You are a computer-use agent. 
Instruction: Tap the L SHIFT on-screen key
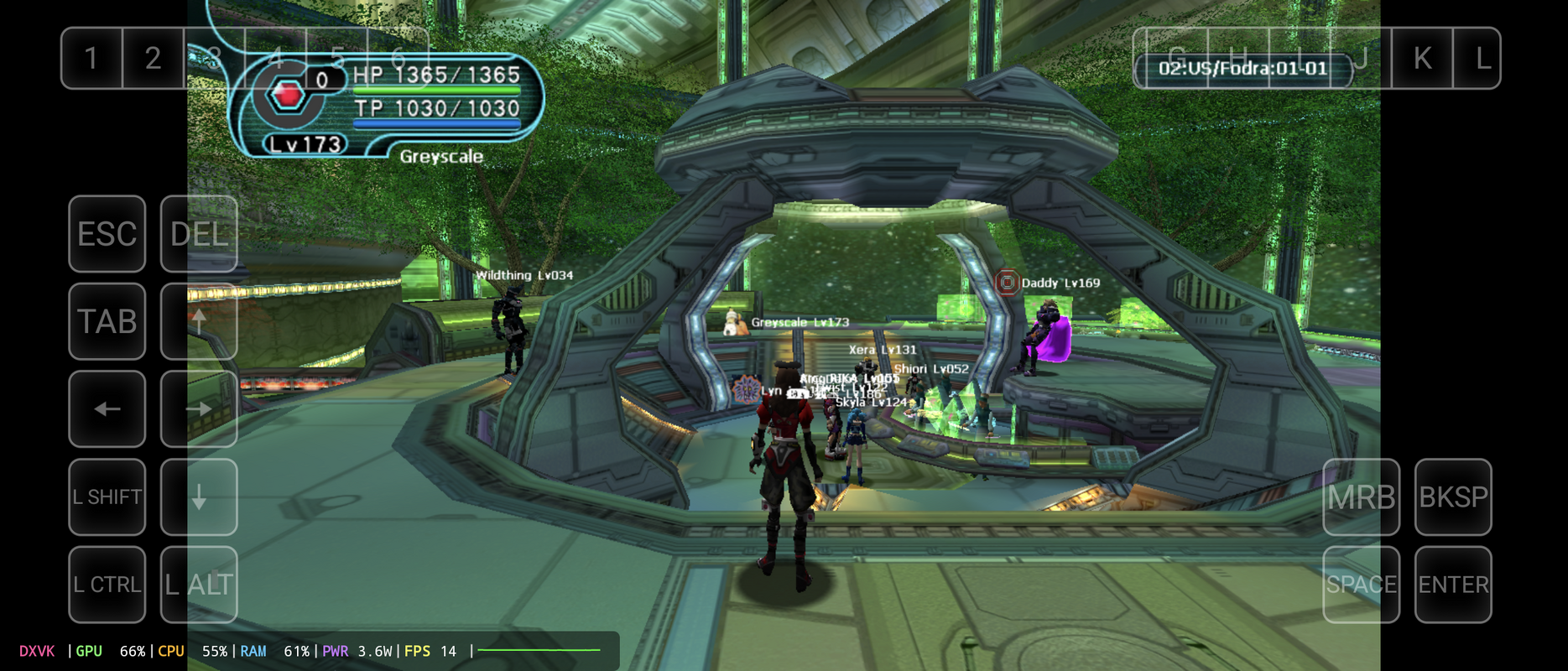(x=107, y=497)
